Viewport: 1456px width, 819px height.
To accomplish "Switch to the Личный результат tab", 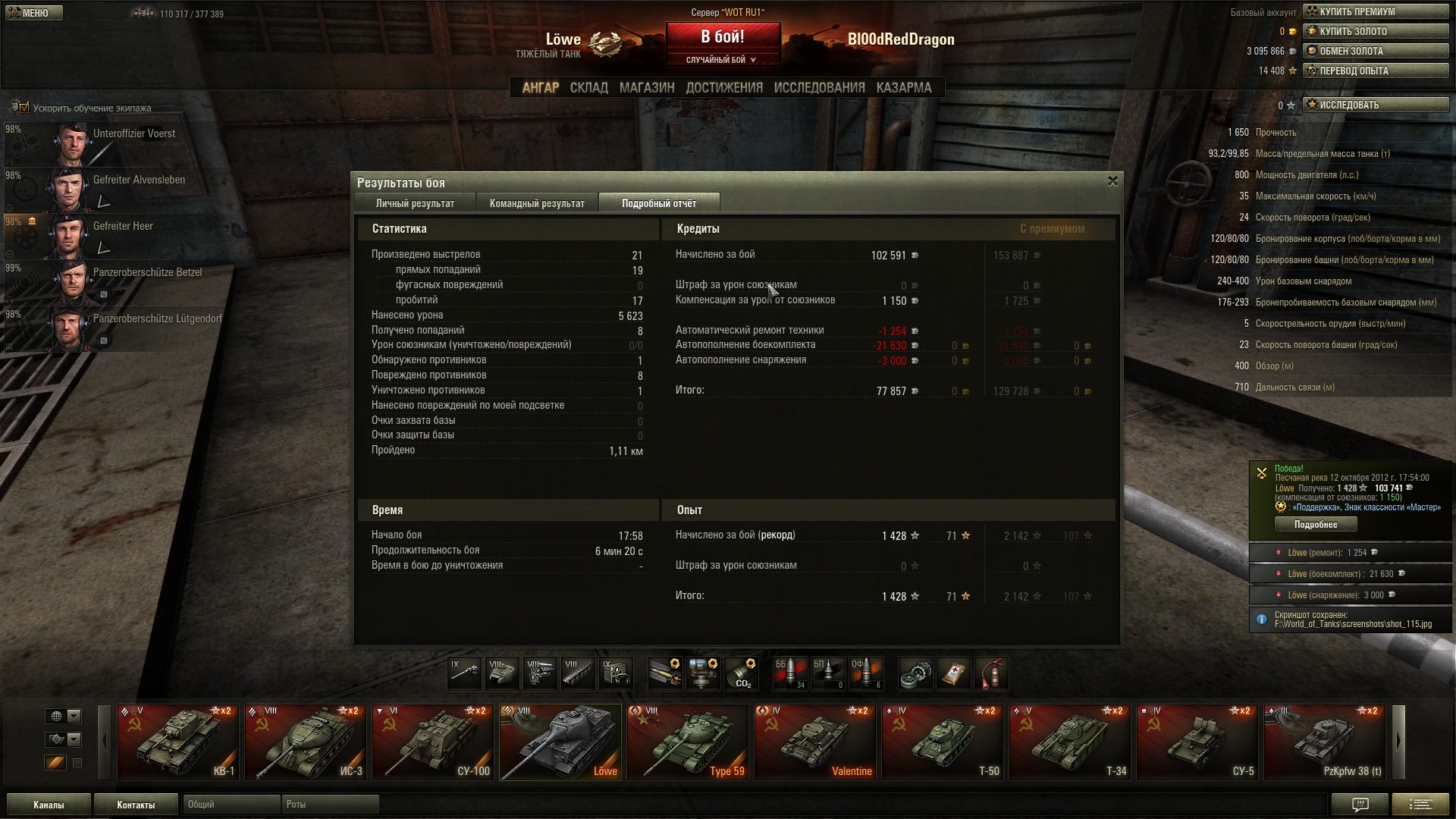I will pyautogui.click(x=415, y=203).
